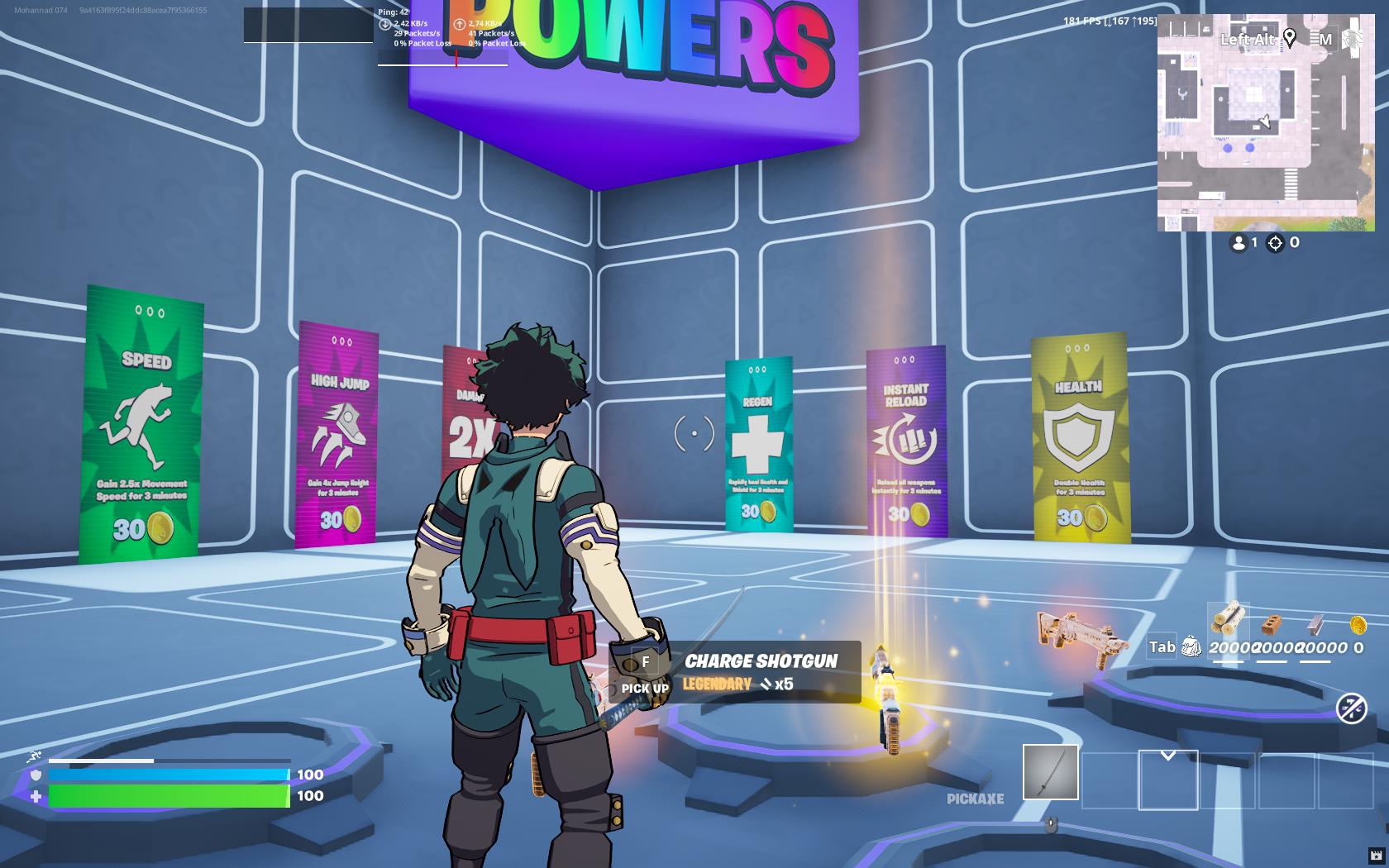Expand the hotbar slot with the down arrow
This screenshot has height=868, width=1389.
(x=1169, y=754)
